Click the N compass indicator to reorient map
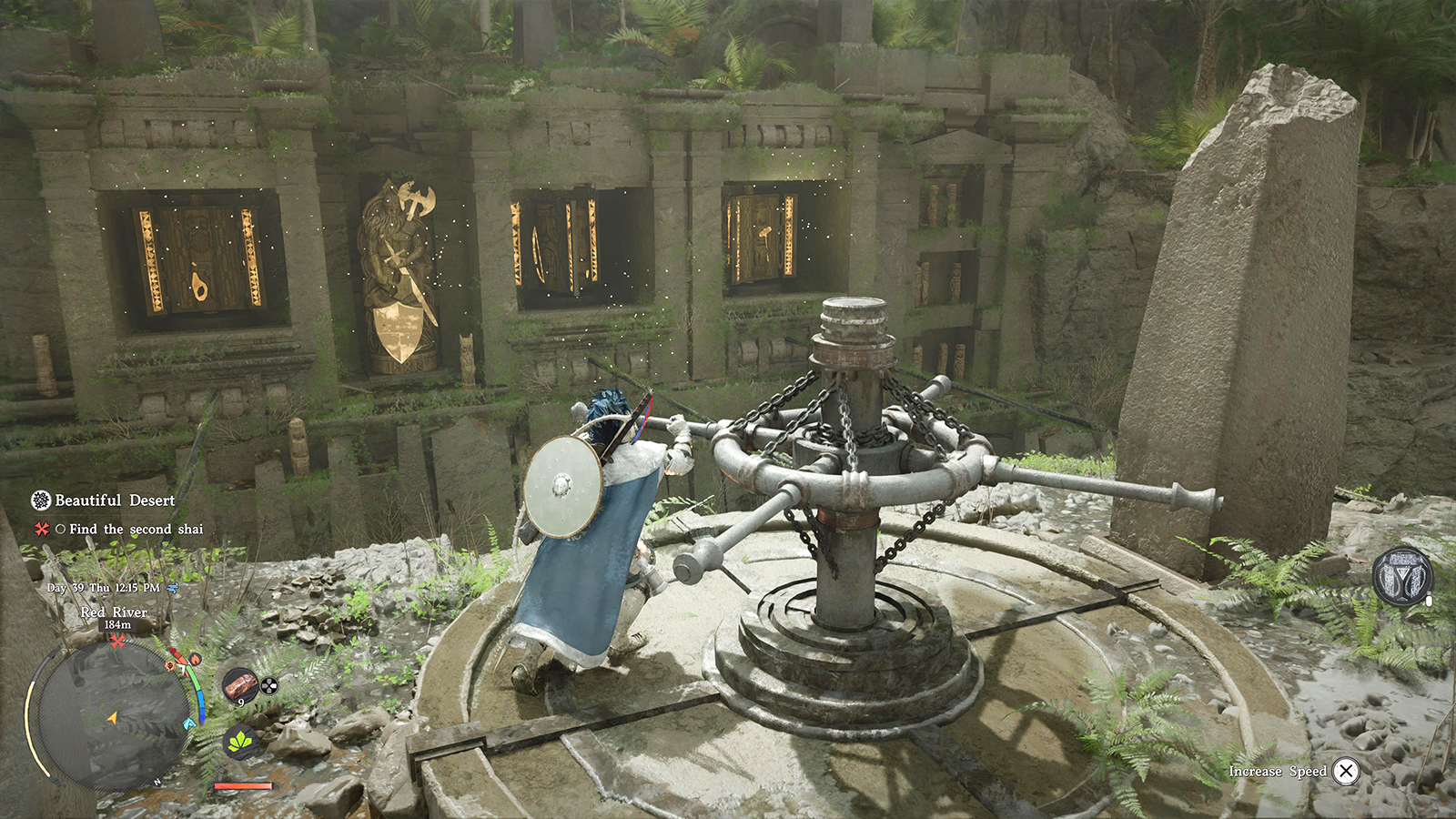The height and width of the screenshot is (819, 1456). coord(157,781)
